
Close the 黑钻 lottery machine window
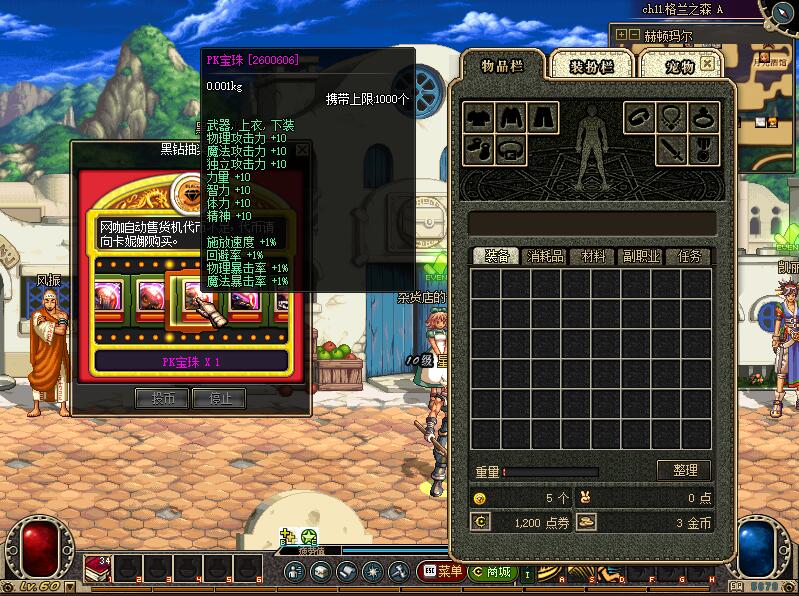pyautogui.click(x=302, y=150)
